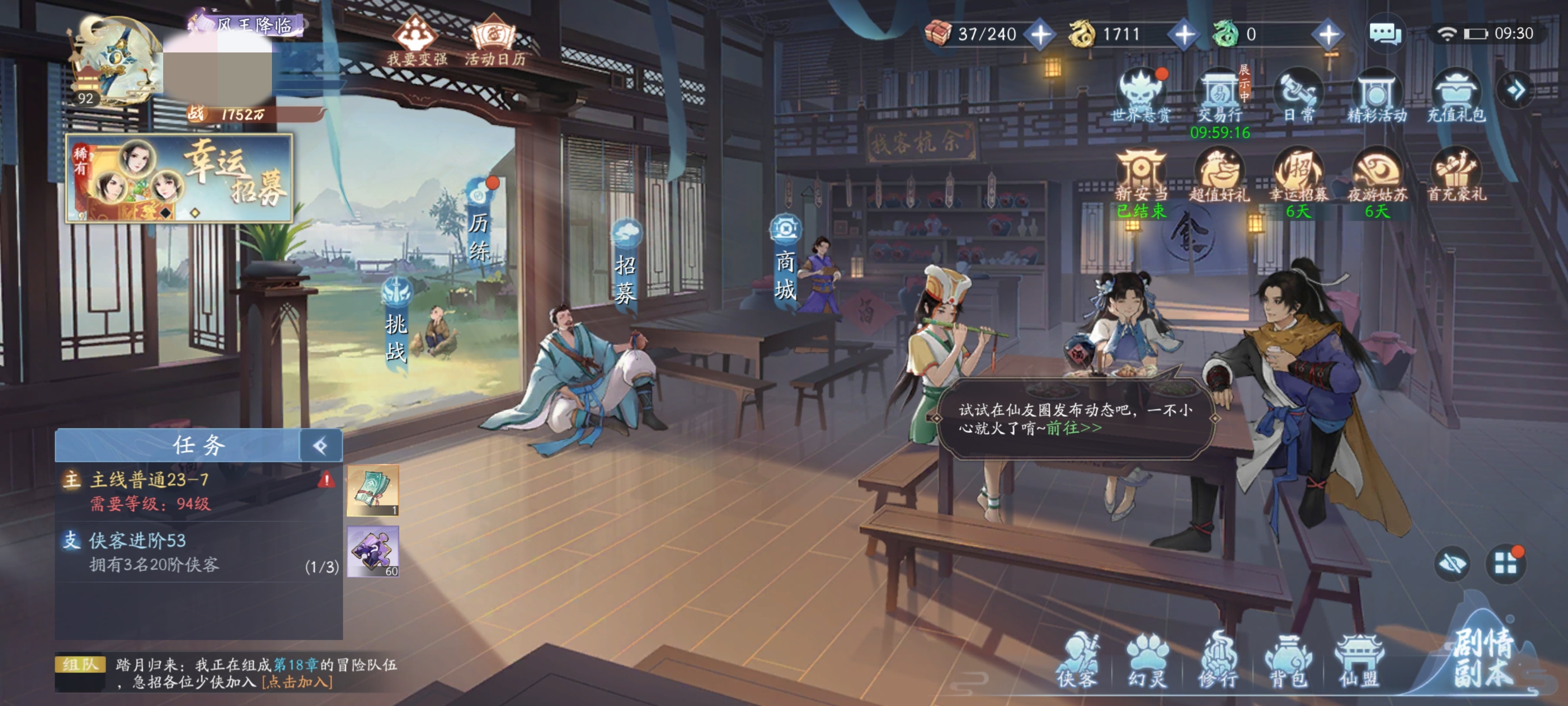
Task: Open the 充值礼包 recharge pack icon
Action: pos(1456,96)
